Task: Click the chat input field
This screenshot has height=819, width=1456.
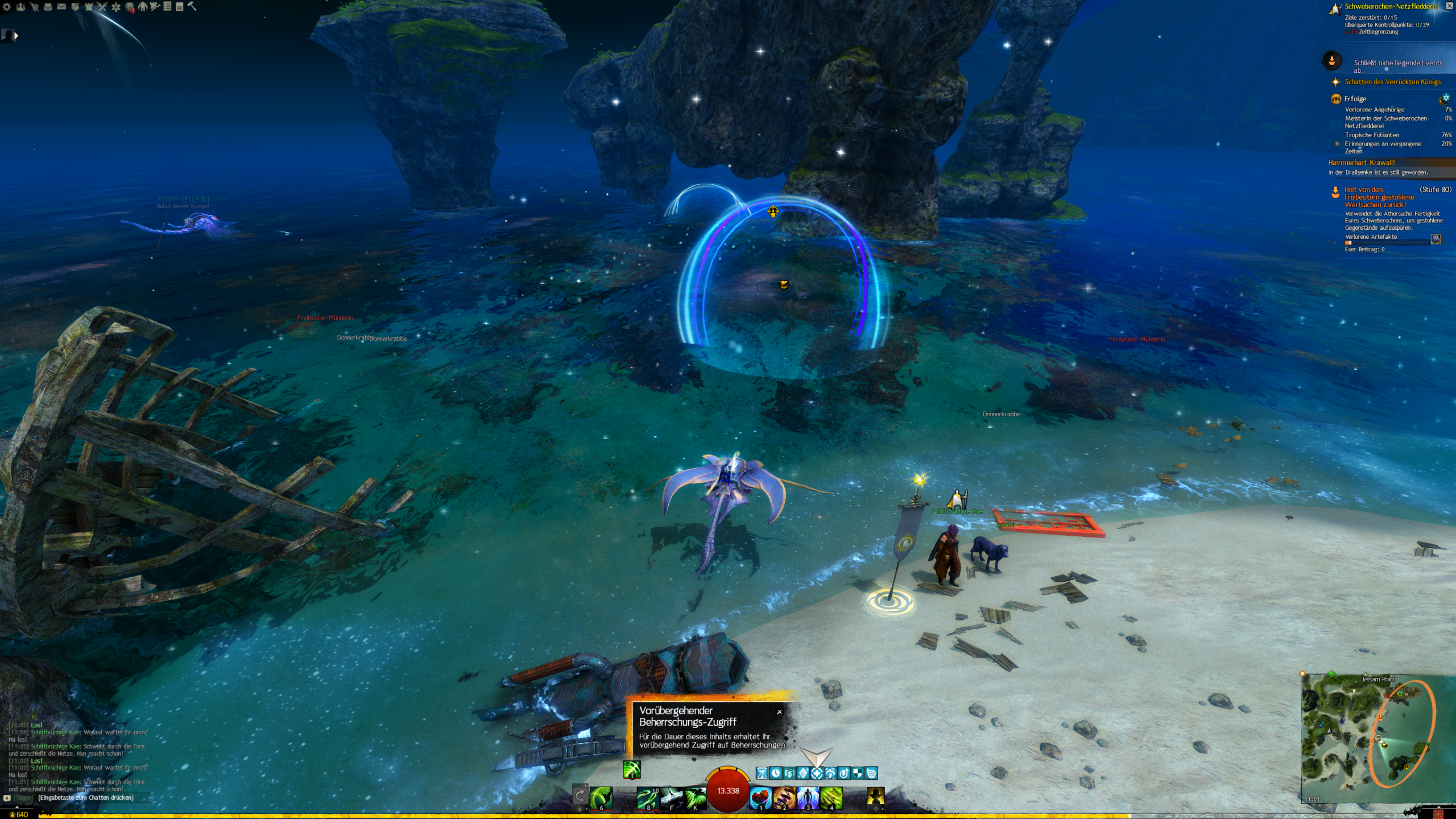Action: [85, 798]
